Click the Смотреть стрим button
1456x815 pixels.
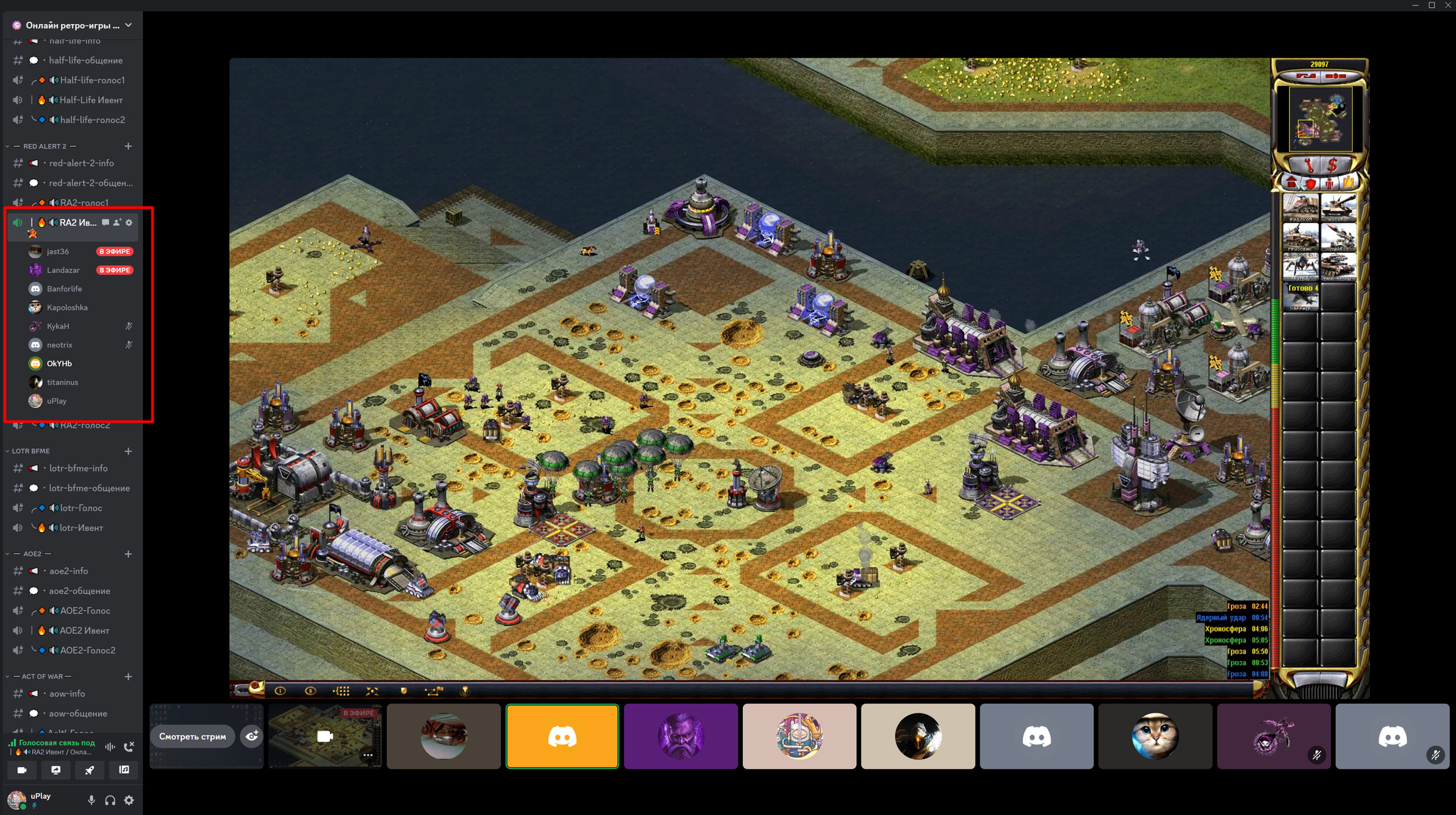point(193,737)
